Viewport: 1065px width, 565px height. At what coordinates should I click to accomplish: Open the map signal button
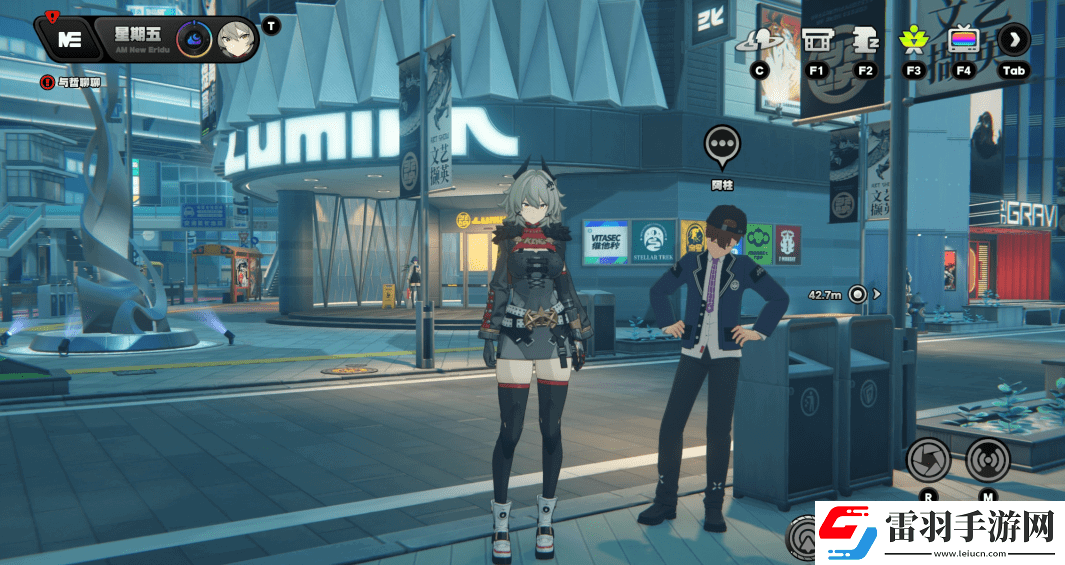coord(988,460)
